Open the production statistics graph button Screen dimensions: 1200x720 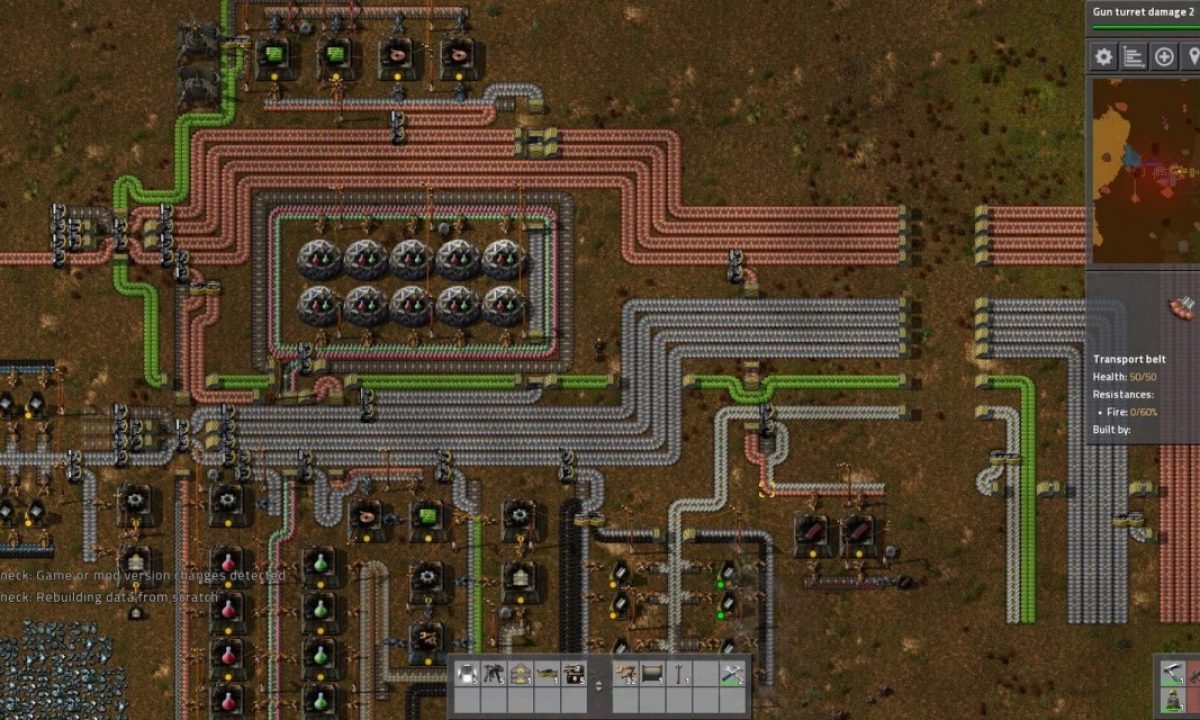click(1134, 57)
